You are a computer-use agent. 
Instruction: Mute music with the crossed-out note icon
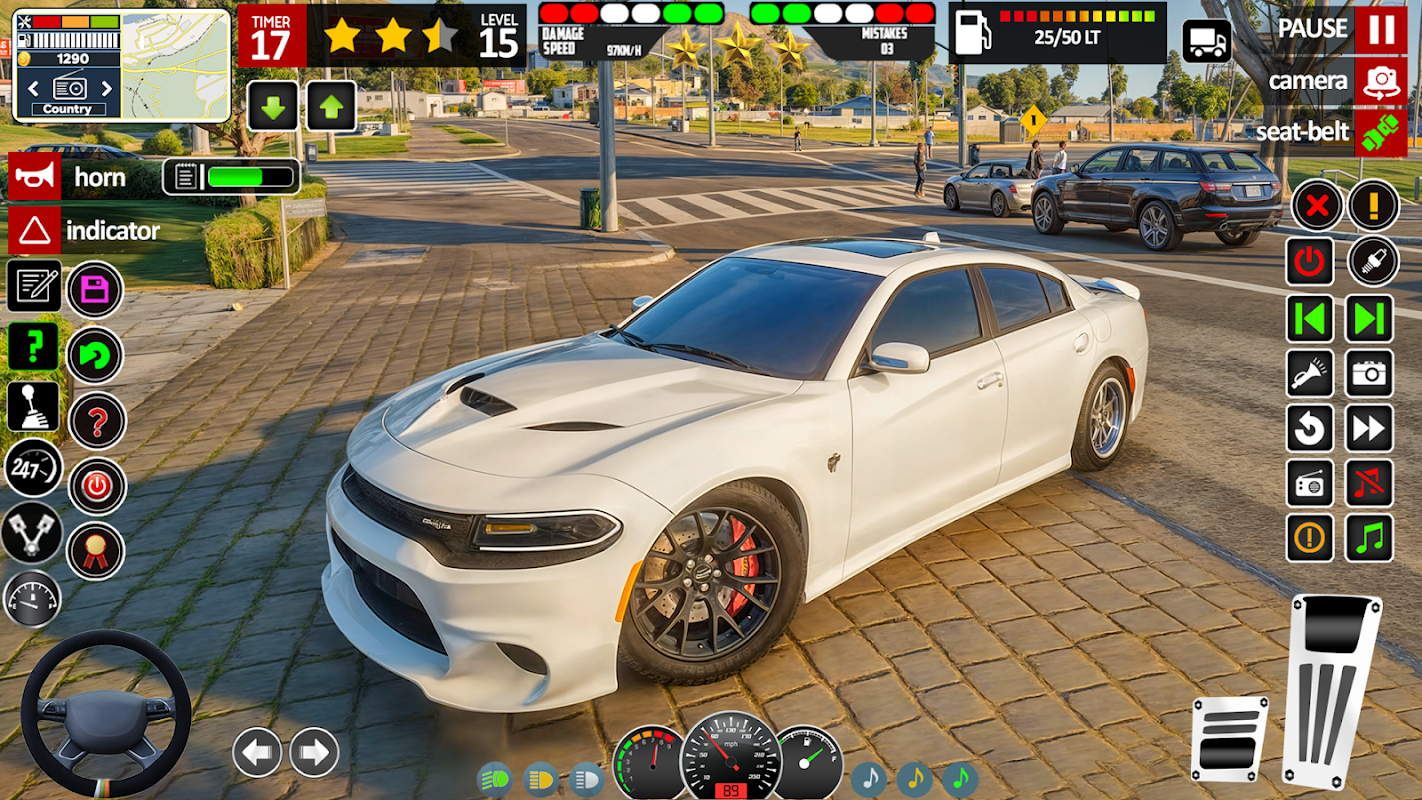click(x=1369, y=484)
